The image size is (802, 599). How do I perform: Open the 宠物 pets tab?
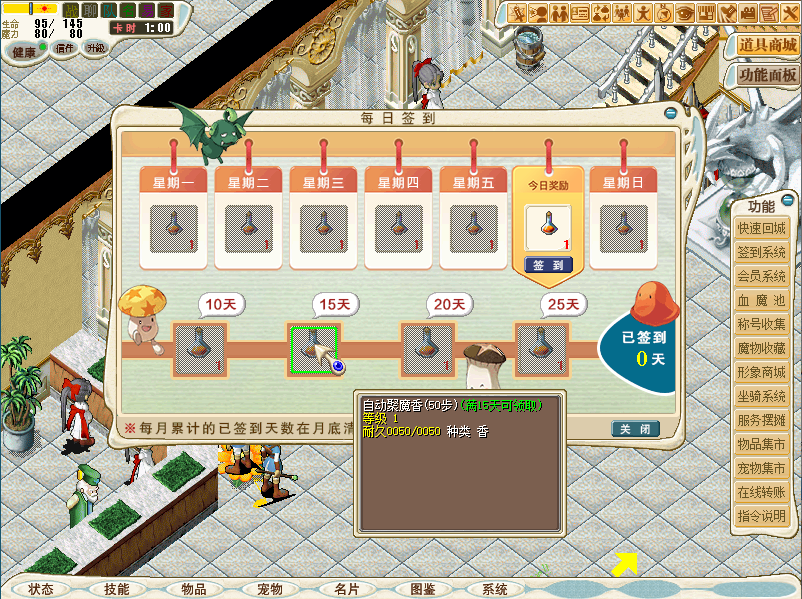pyautogui.click(x=270, y=589)
